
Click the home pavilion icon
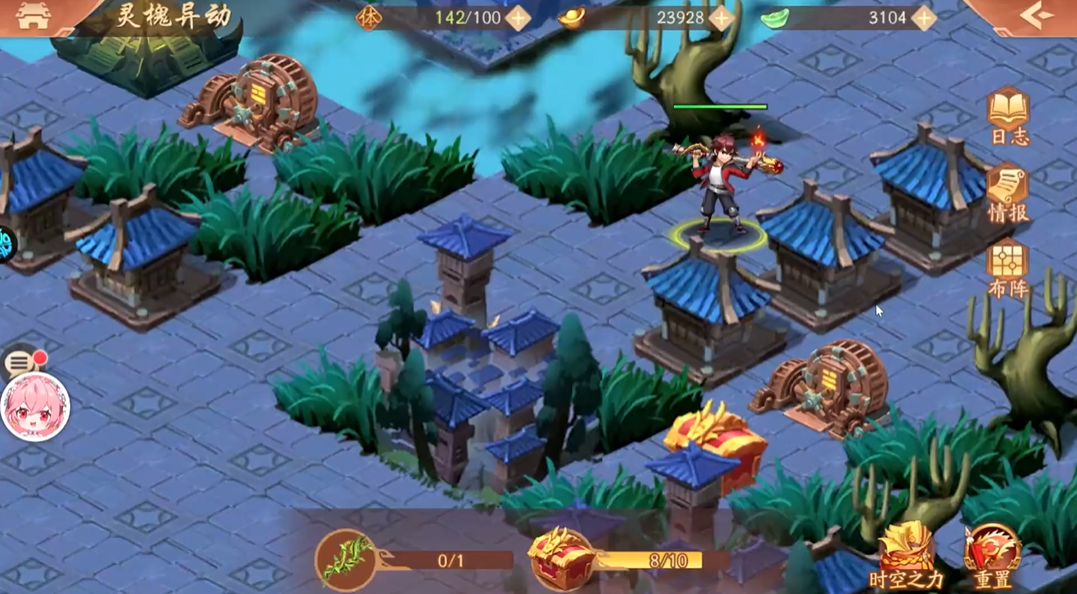click(x=33, y=16)
